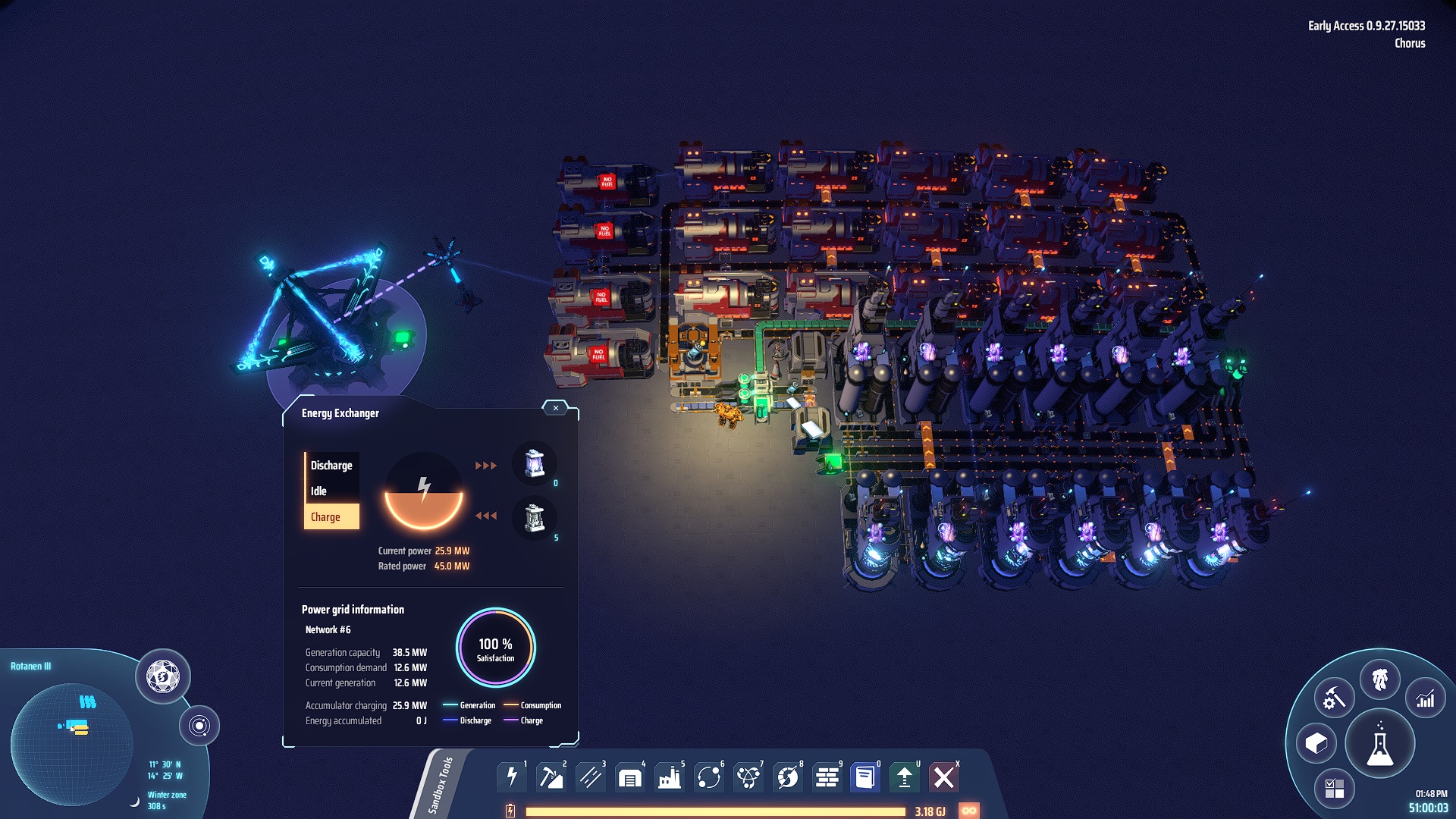Screen dimensions: 1456x819
Task: Pick the foundation bricks tool in slot 9
Action: [828, 776]
